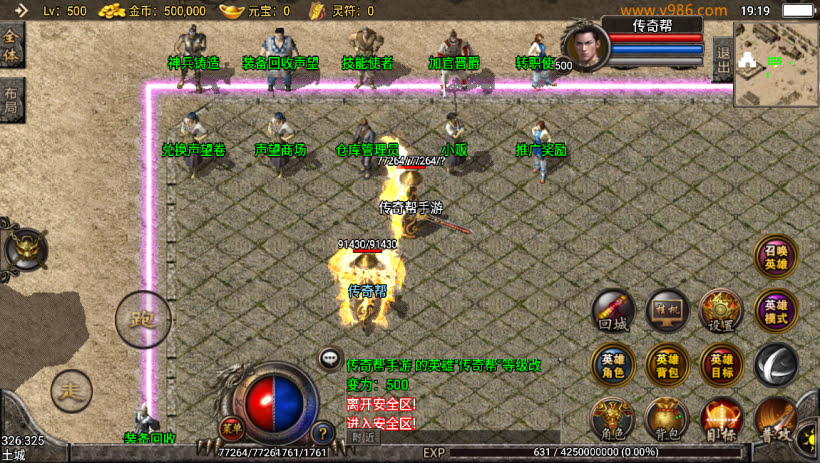Click the yellow question mark help button
The image size is (820, 463).
(x=322, y=434)
